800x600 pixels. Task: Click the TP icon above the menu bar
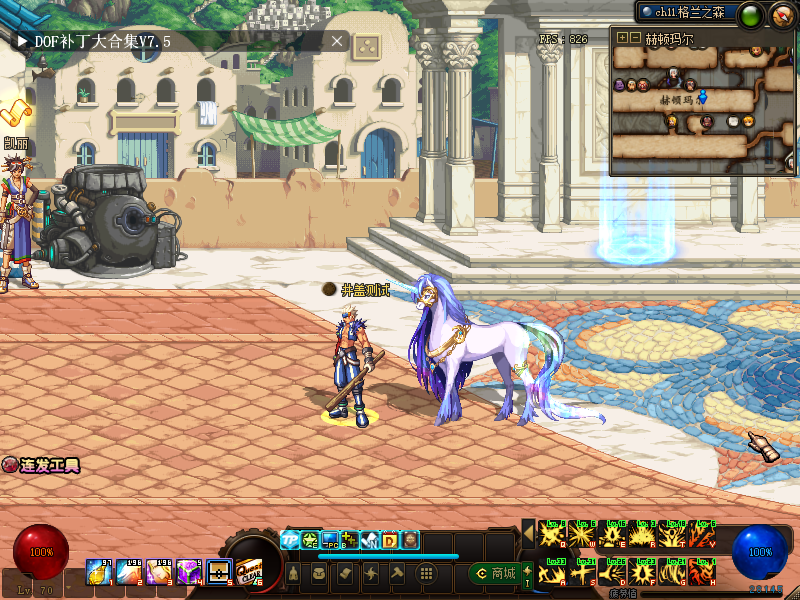point(290,540)
